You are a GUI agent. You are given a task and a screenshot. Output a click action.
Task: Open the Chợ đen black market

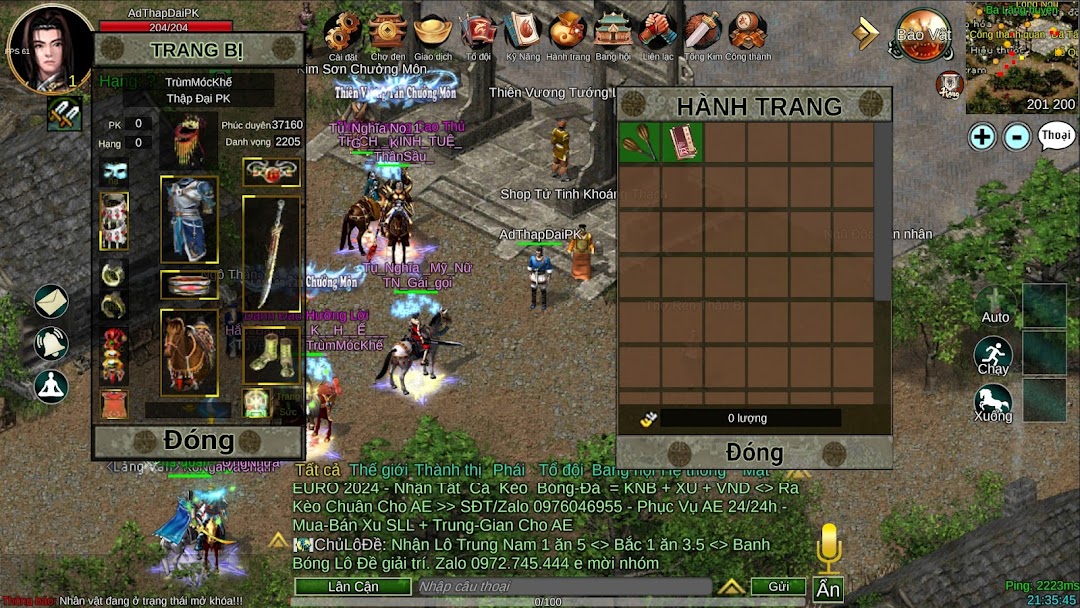point(387,34)
